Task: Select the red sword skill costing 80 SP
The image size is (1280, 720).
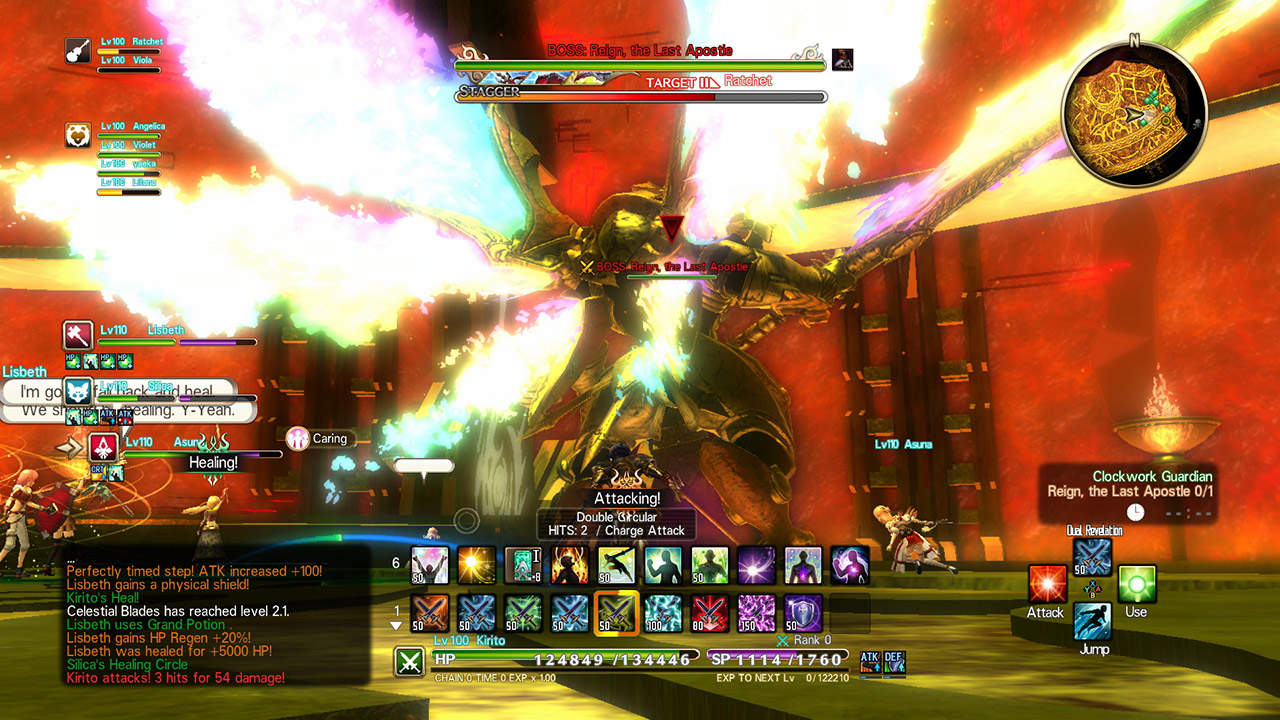Action: (x=708, y=613)
